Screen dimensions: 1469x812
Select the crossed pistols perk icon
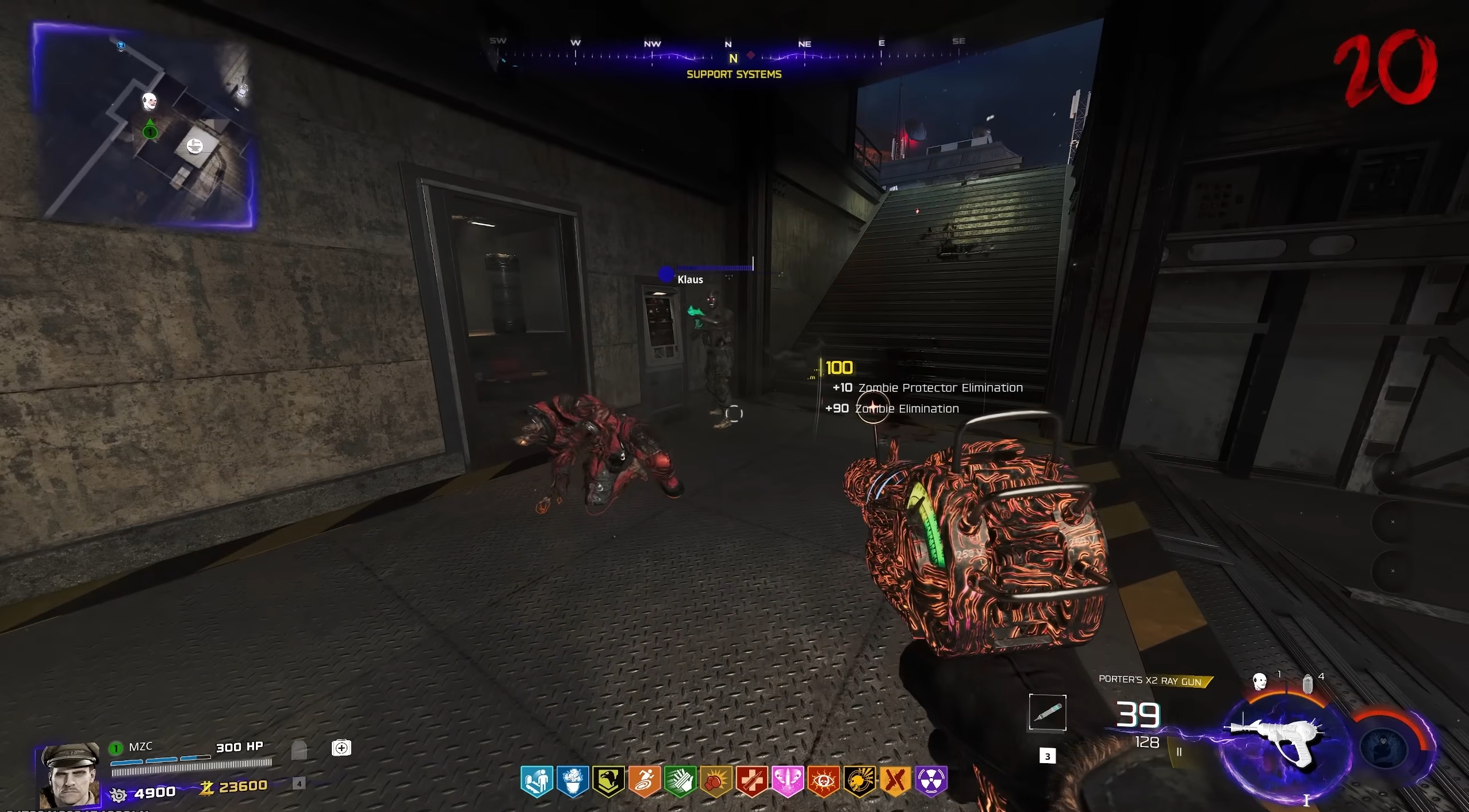(895, 781)
